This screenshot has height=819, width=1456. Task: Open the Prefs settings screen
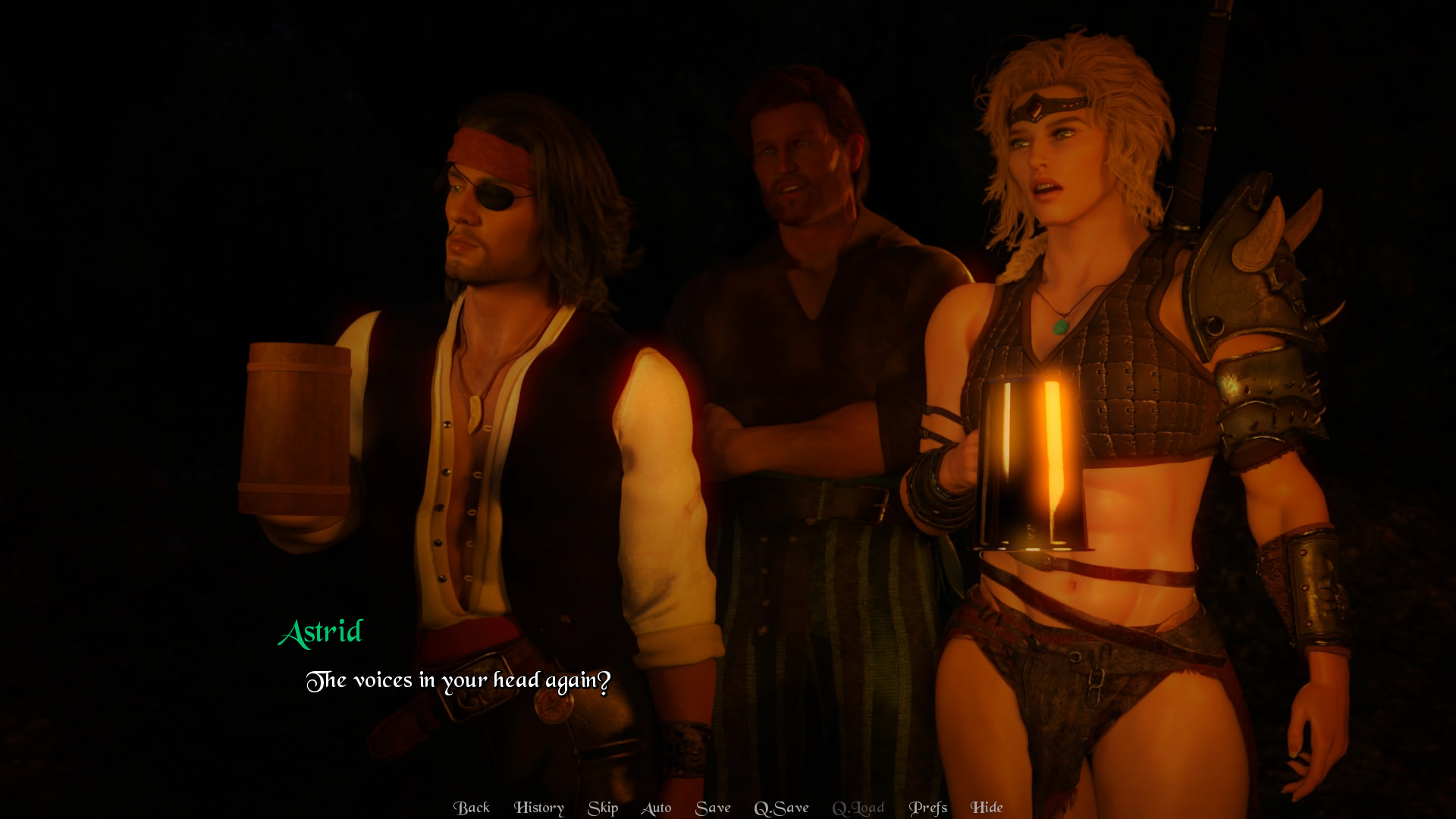coord(929,808)
